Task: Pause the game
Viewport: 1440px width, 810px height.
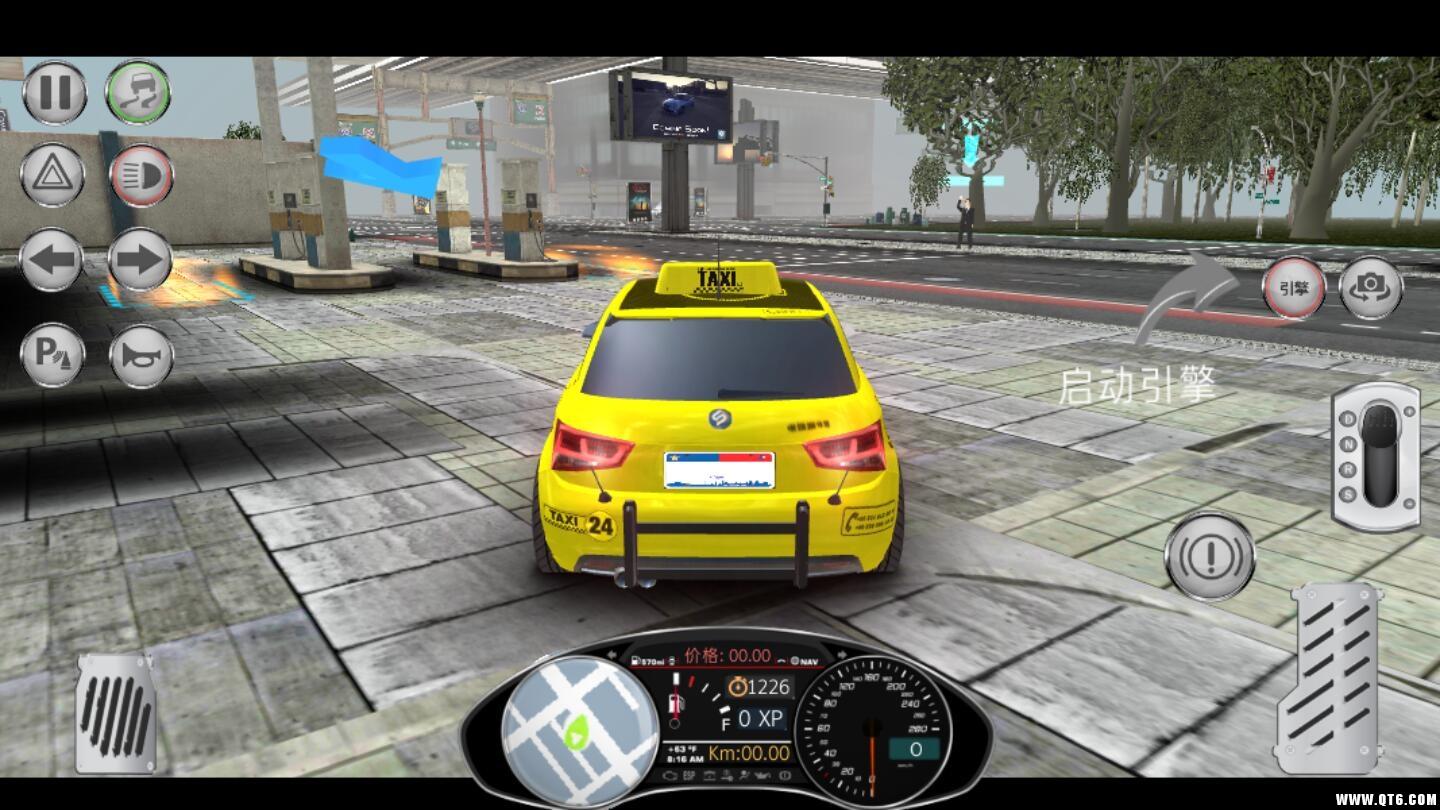Action: (x=54, y=93)
